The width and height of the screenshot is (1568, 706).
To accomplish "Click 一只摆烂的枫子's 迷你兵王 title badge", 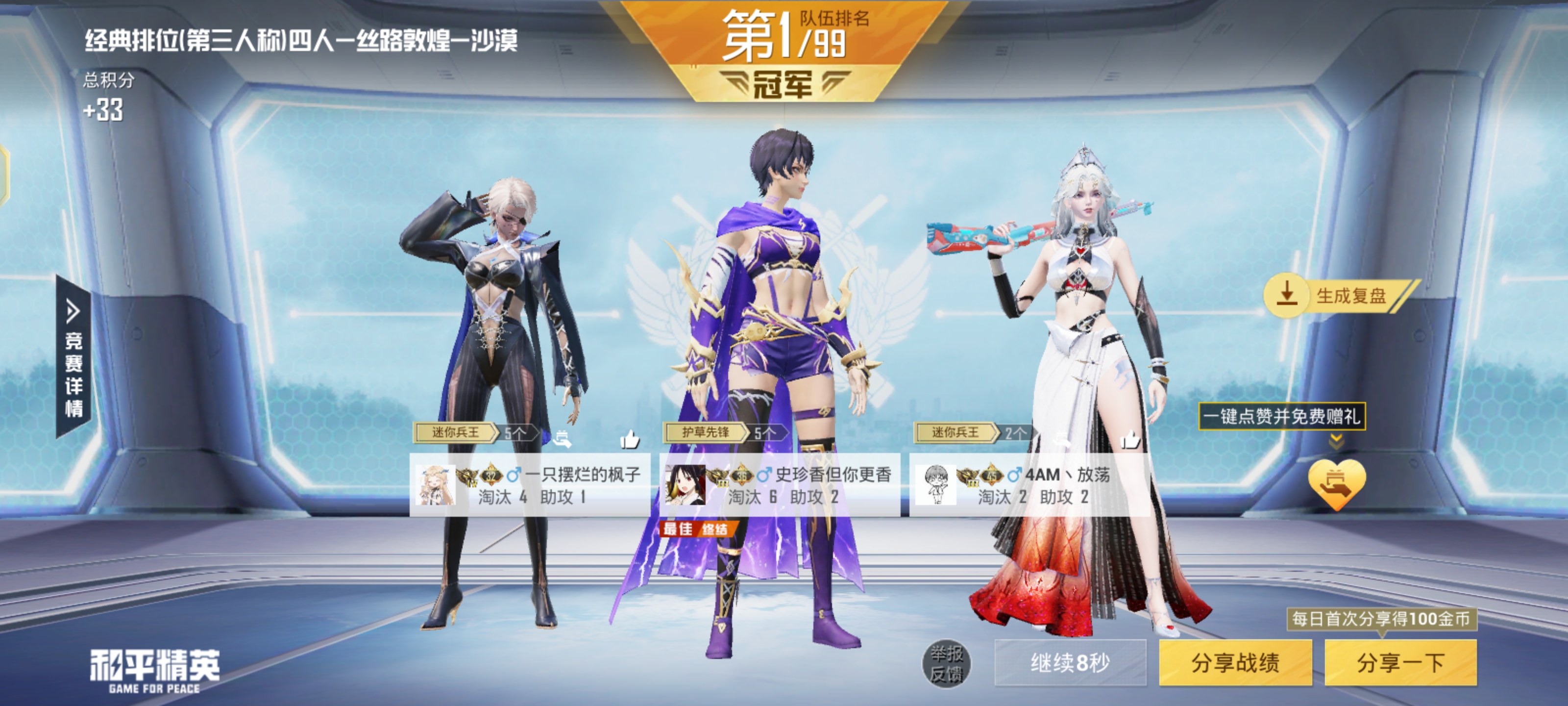I will point(455,432).
